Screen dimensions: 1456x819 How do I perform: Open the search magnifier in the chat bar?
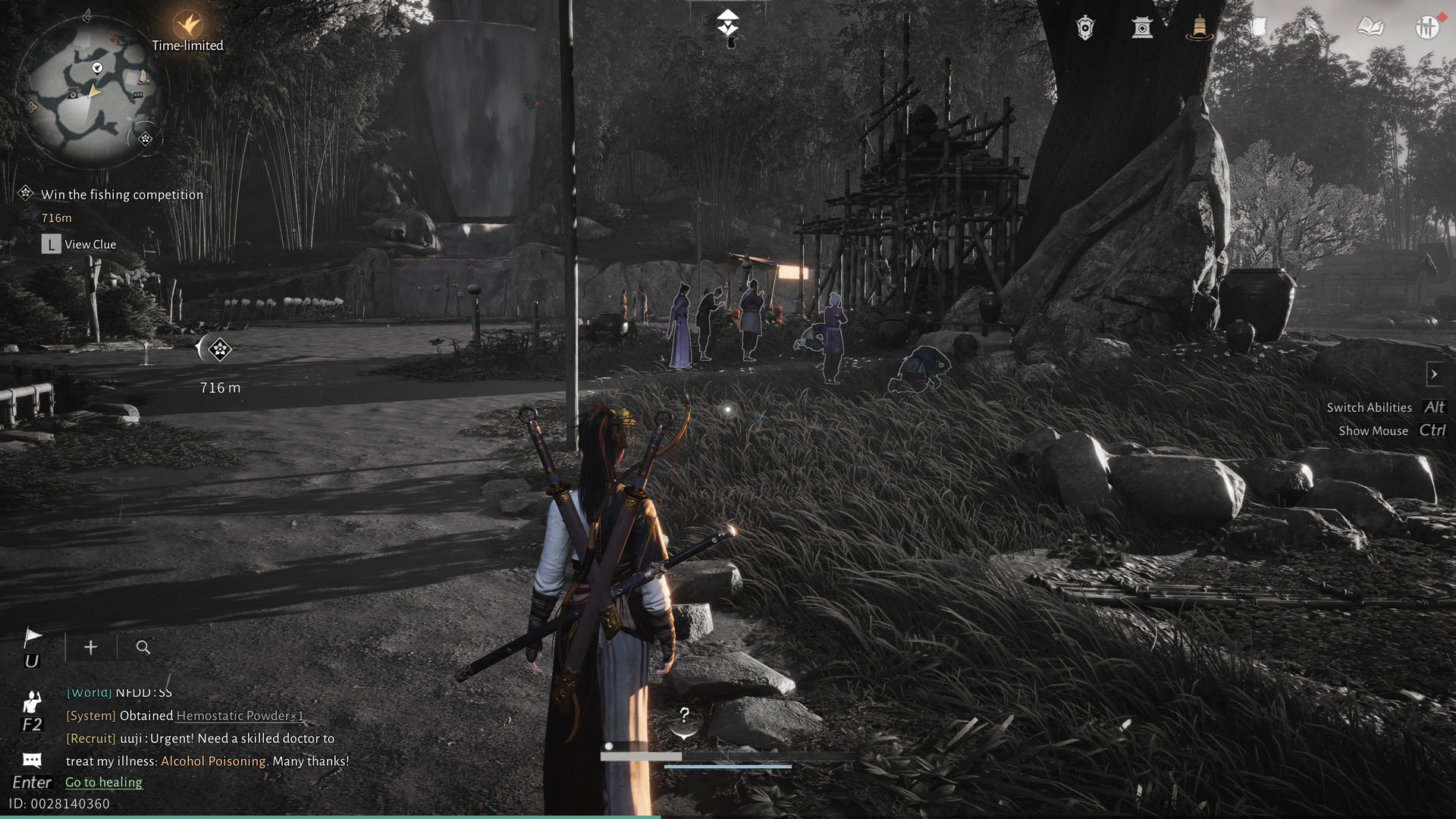point(143,648)
